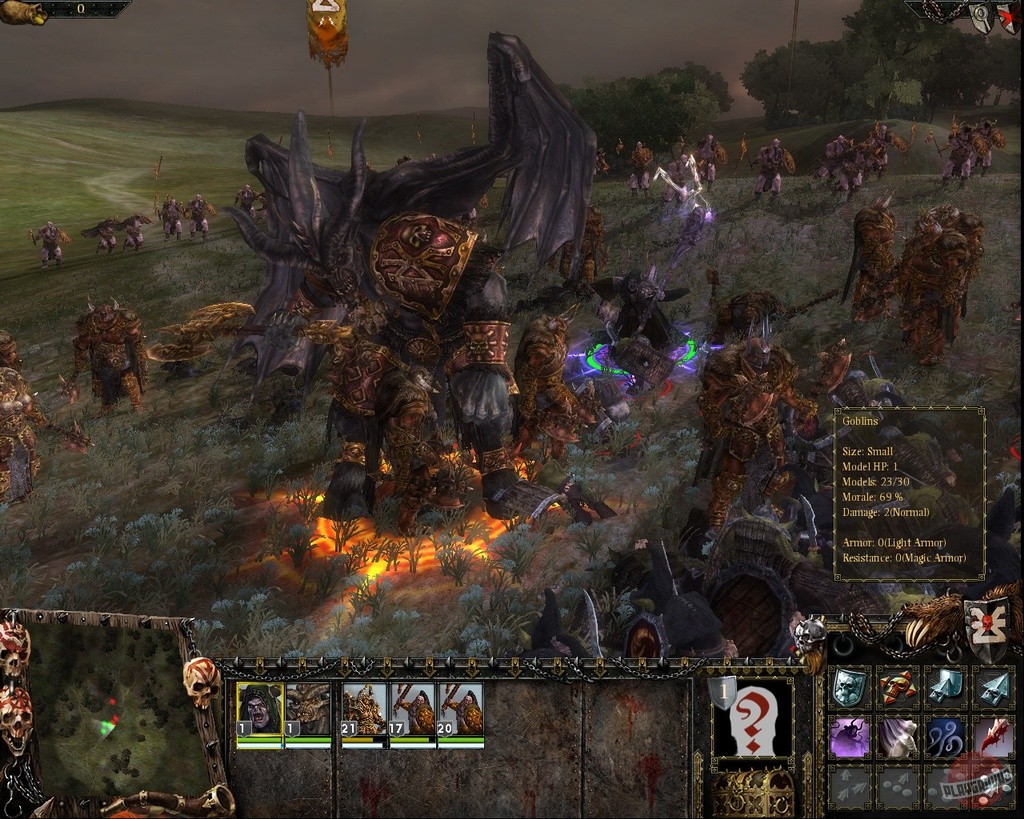Screen dimensions: 1024x819
Task: Cast the bloody claw spell
Action: pos(993,737)
